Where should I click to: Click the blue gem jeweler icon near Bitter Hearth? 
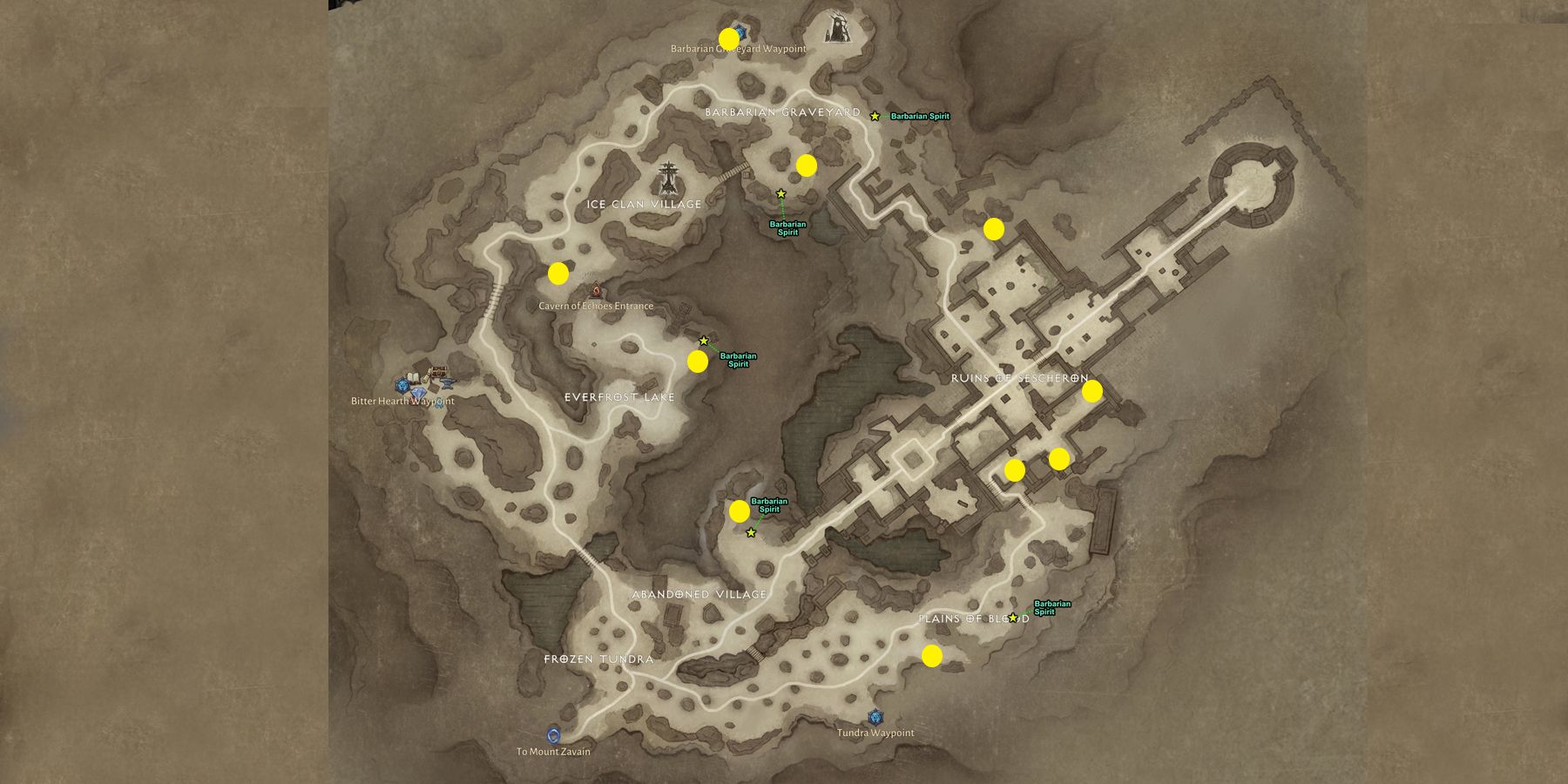click(419, 393)
